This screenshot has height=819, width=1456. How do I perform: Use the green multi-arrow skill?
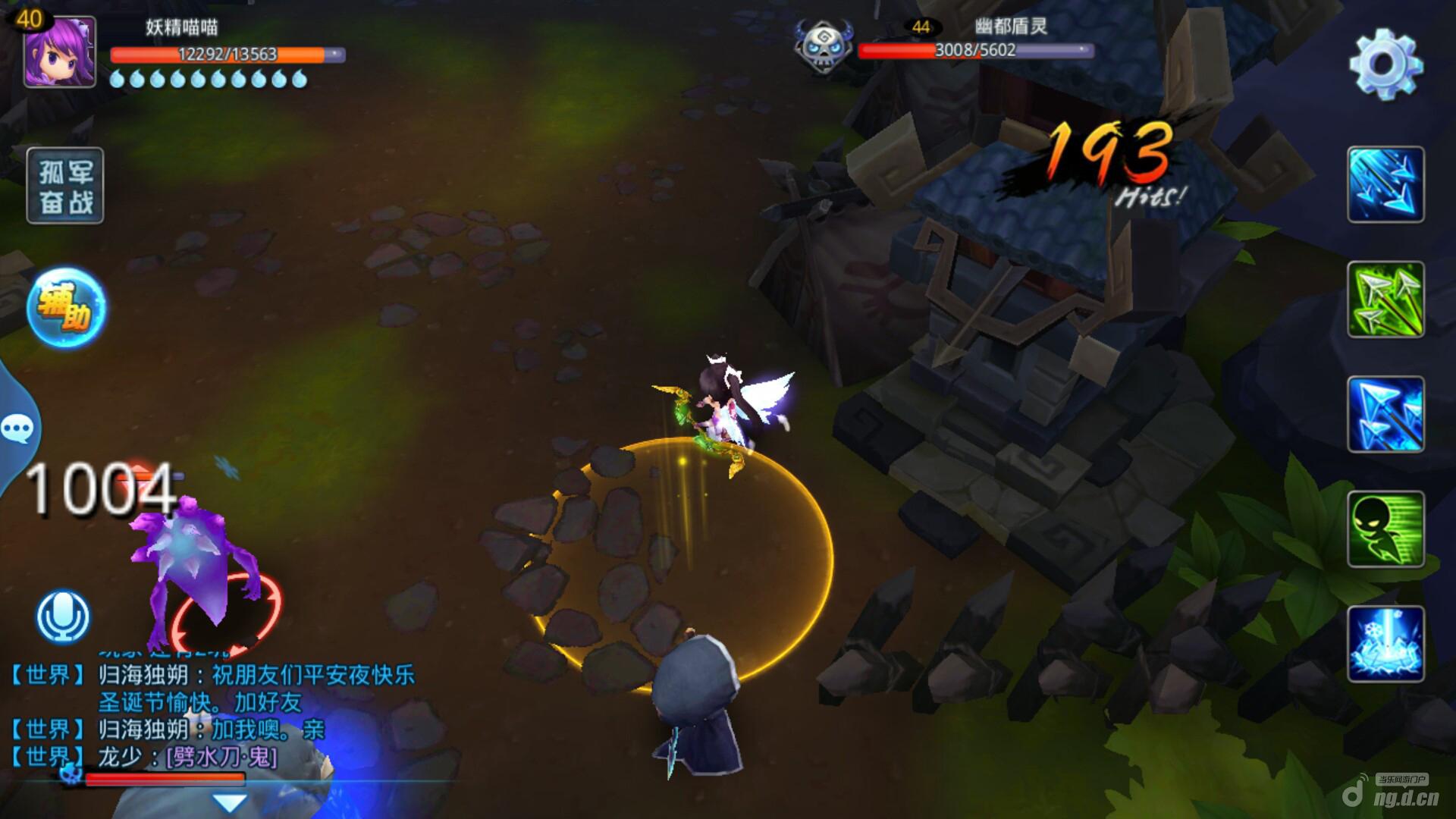coord(1385,300)
